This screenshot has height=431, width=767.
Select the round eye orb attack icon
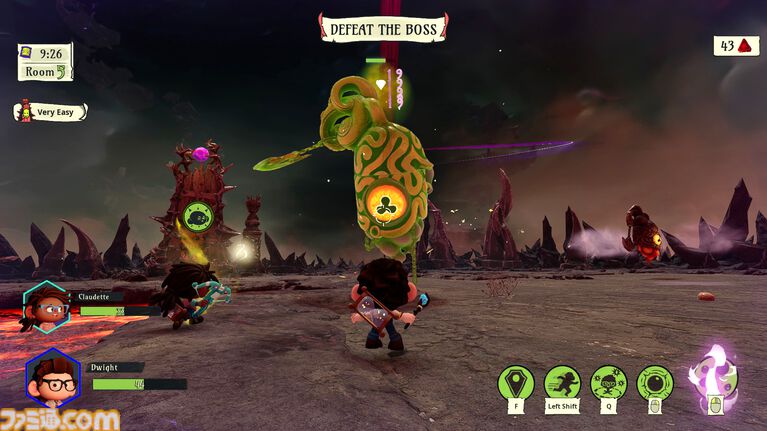(x=655, y=383)
